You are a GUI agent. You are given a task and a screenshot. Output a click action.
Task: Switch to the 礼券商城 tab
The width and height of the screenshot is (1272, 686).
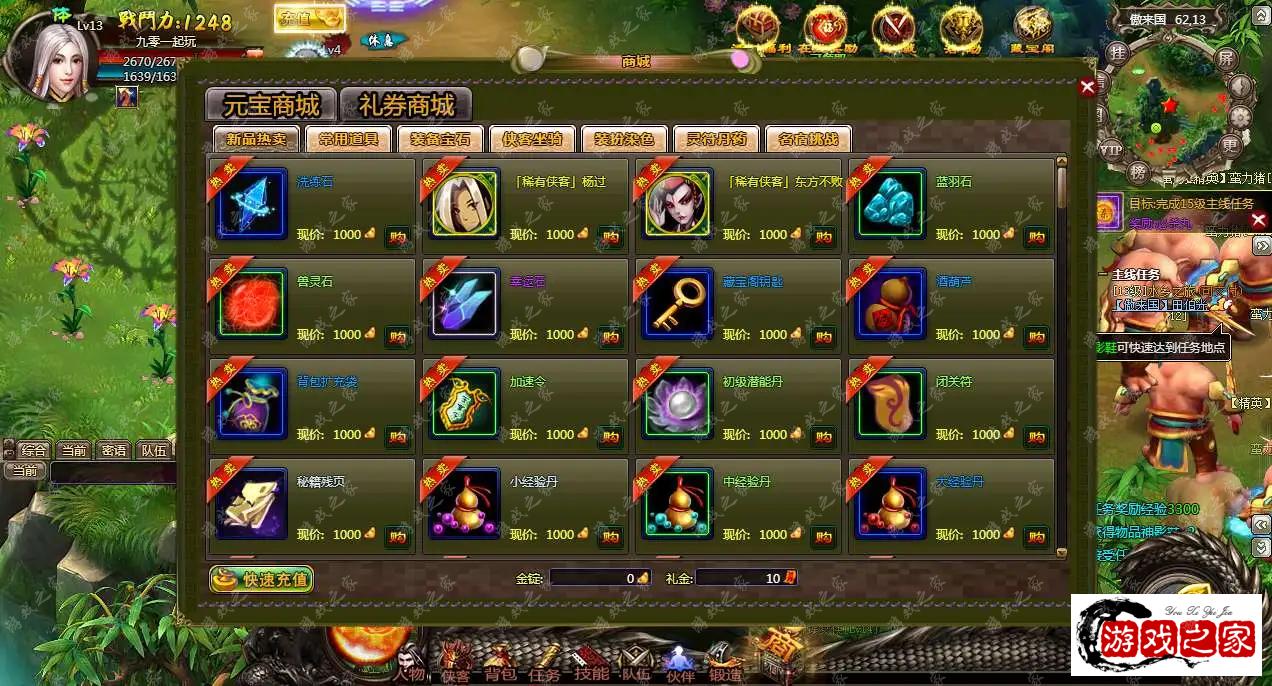click(x=406, y=105)
